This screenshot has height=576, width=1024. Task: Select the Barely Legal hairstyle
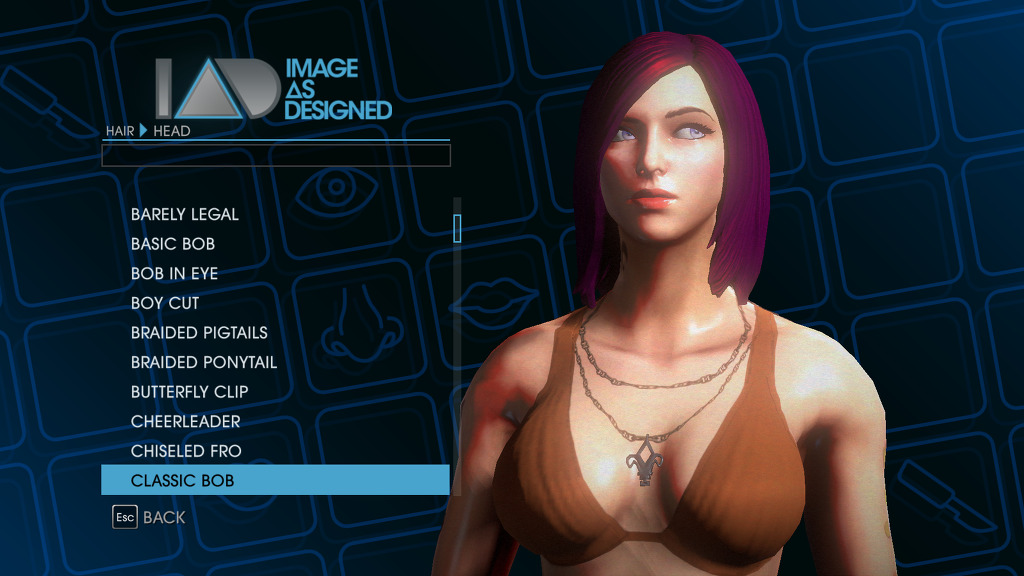(x=185, y=214)
